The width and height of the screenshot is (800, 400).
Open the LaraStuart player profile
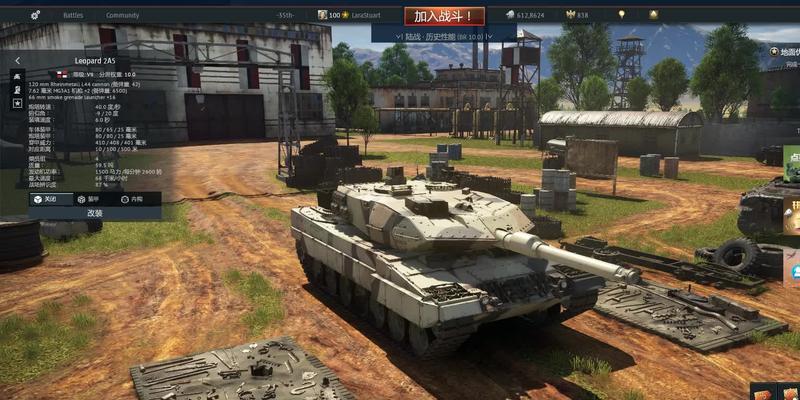tap(365, 16)
